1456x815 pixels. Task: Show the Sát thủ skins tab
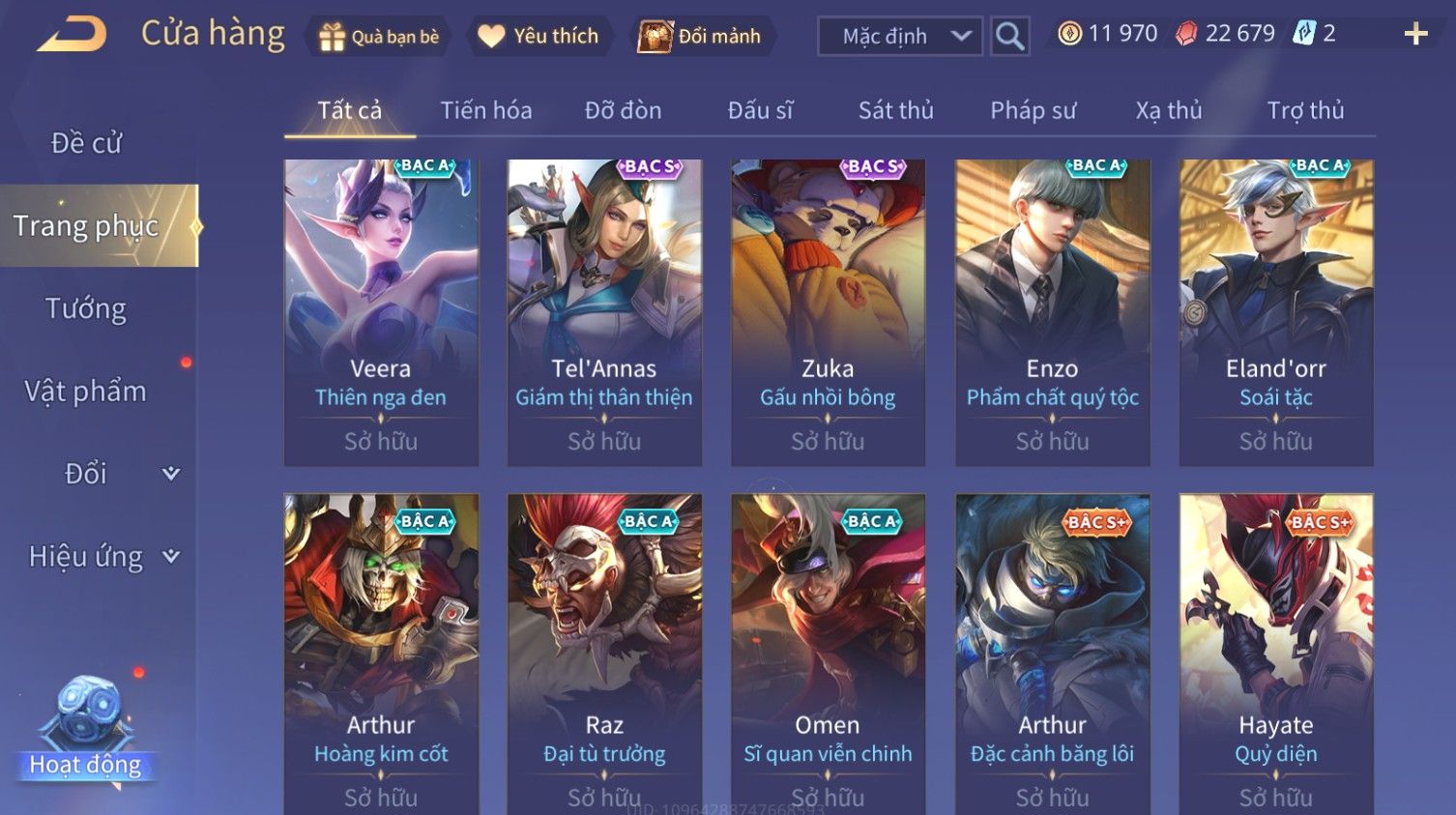pyautogui.click(x=895, y=110)
